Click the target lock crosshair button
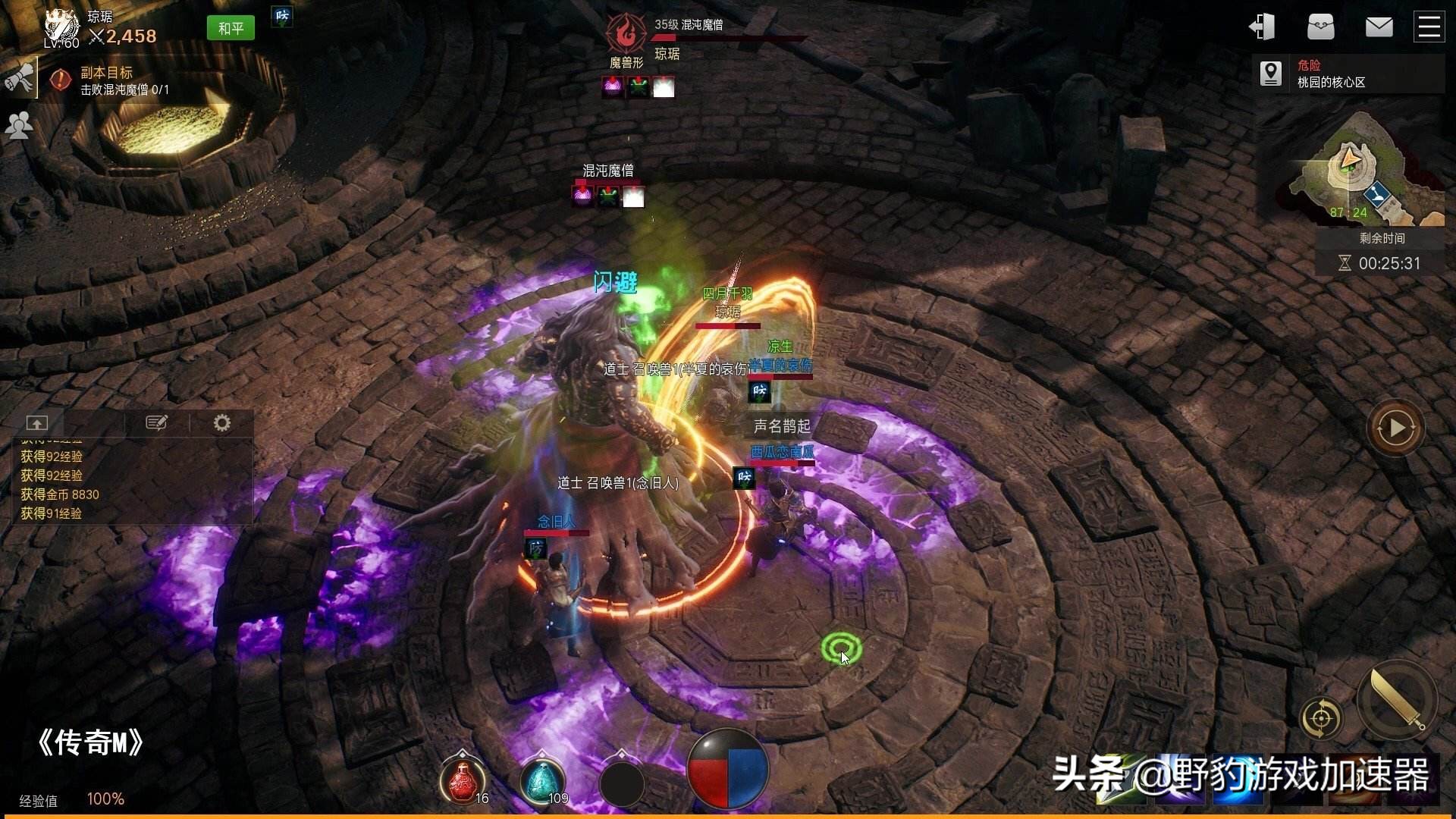This screenshot has width=1456, height=819. tap(1320, 717)
